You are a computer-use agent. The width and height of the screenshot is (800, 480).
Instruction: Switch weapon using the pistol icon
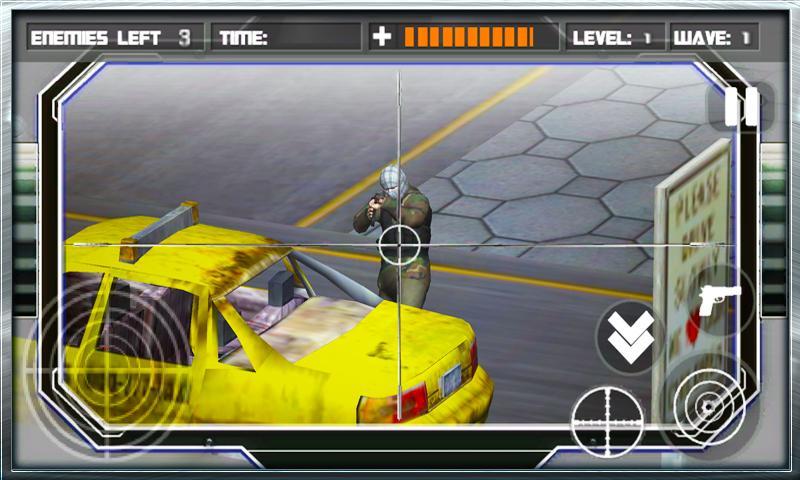click(719, 299)
